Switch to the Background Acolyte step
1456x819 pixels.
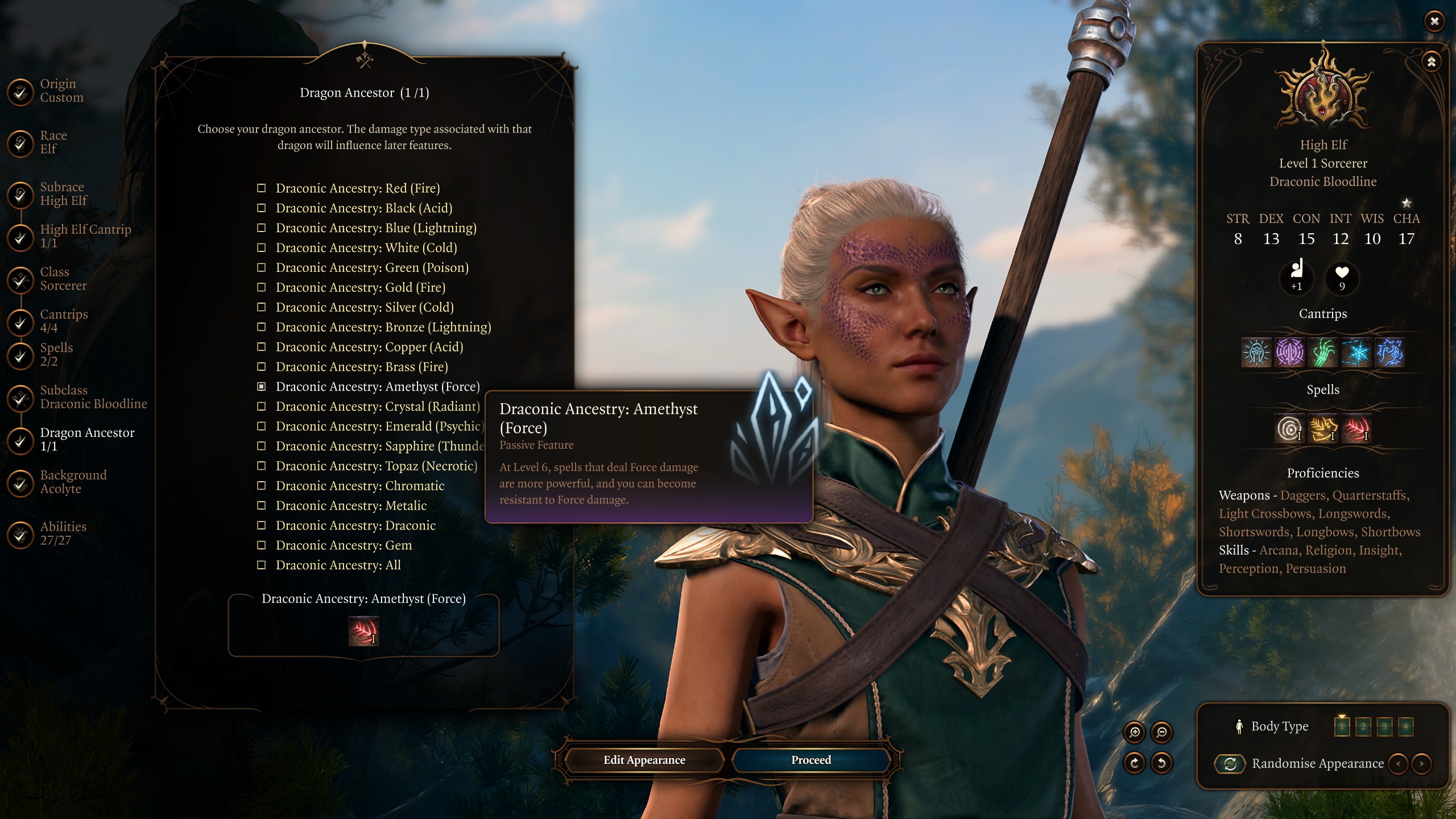73,482
